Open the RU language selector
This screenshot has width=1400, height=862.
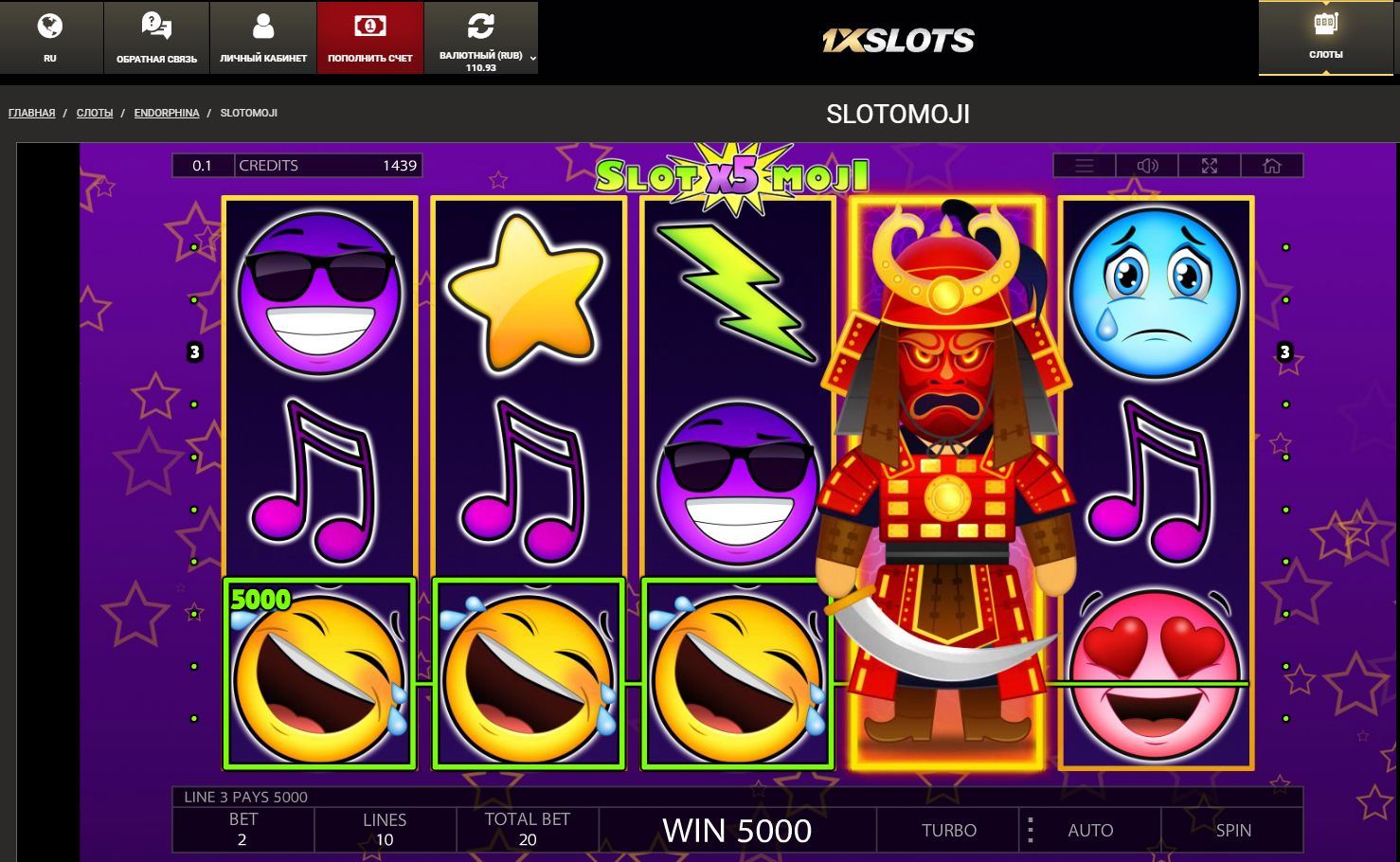point(50,37)
